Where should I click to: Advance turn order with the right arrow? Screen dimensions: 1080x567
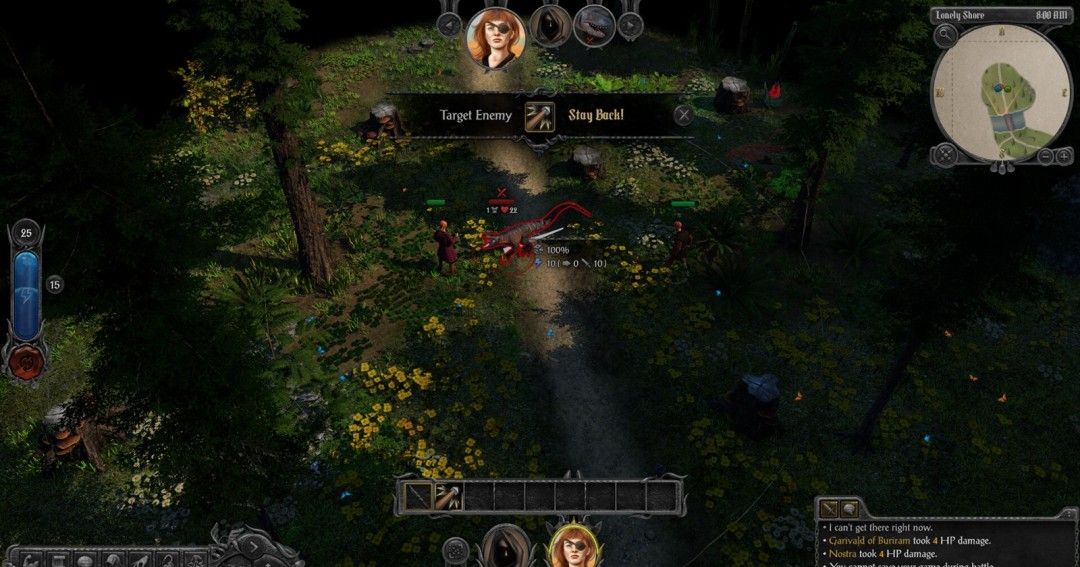pyautogui.click(x=631, y=26)
